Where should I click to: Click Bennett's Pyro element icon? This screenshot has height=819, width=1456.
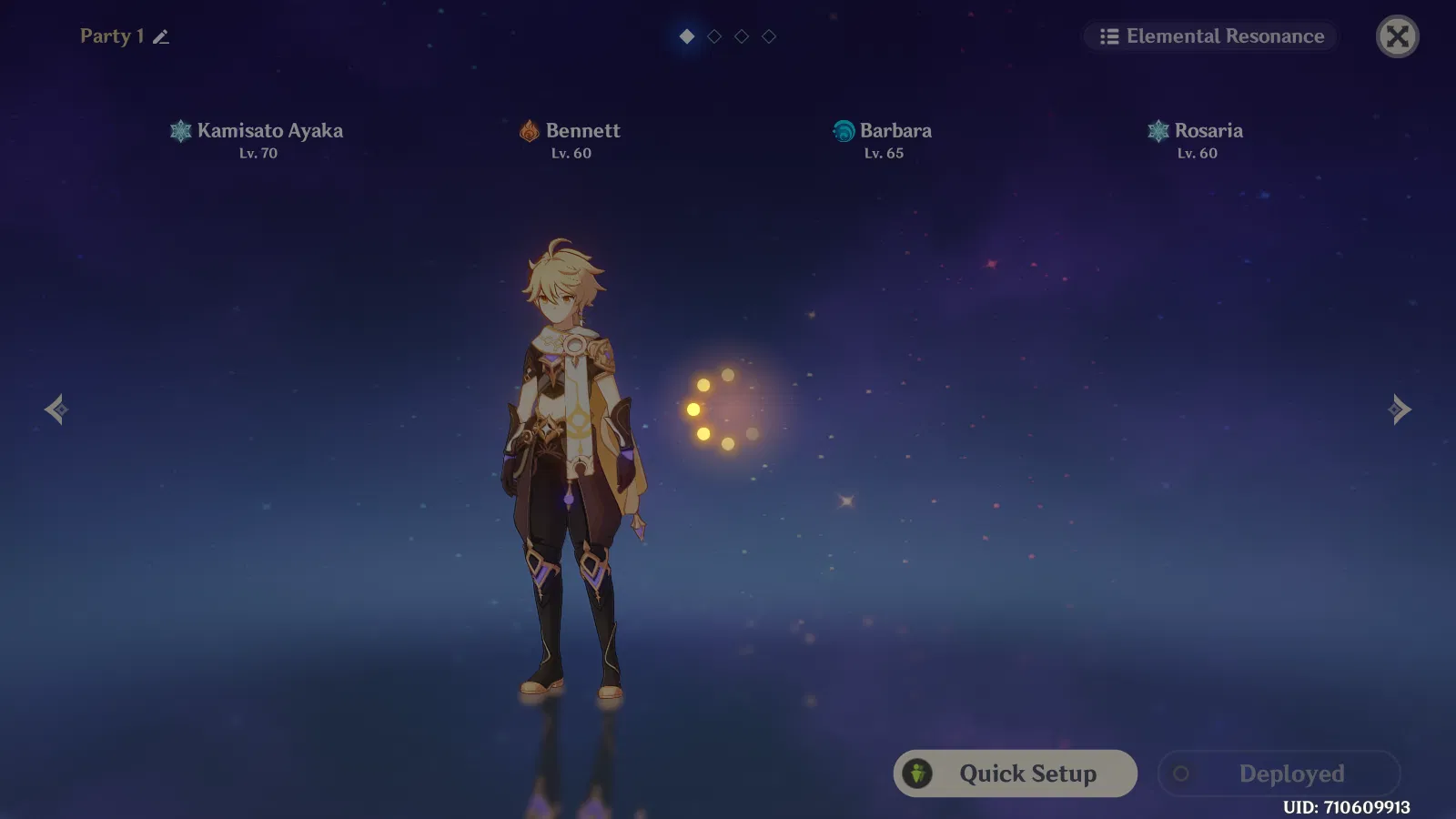point(529,131)
